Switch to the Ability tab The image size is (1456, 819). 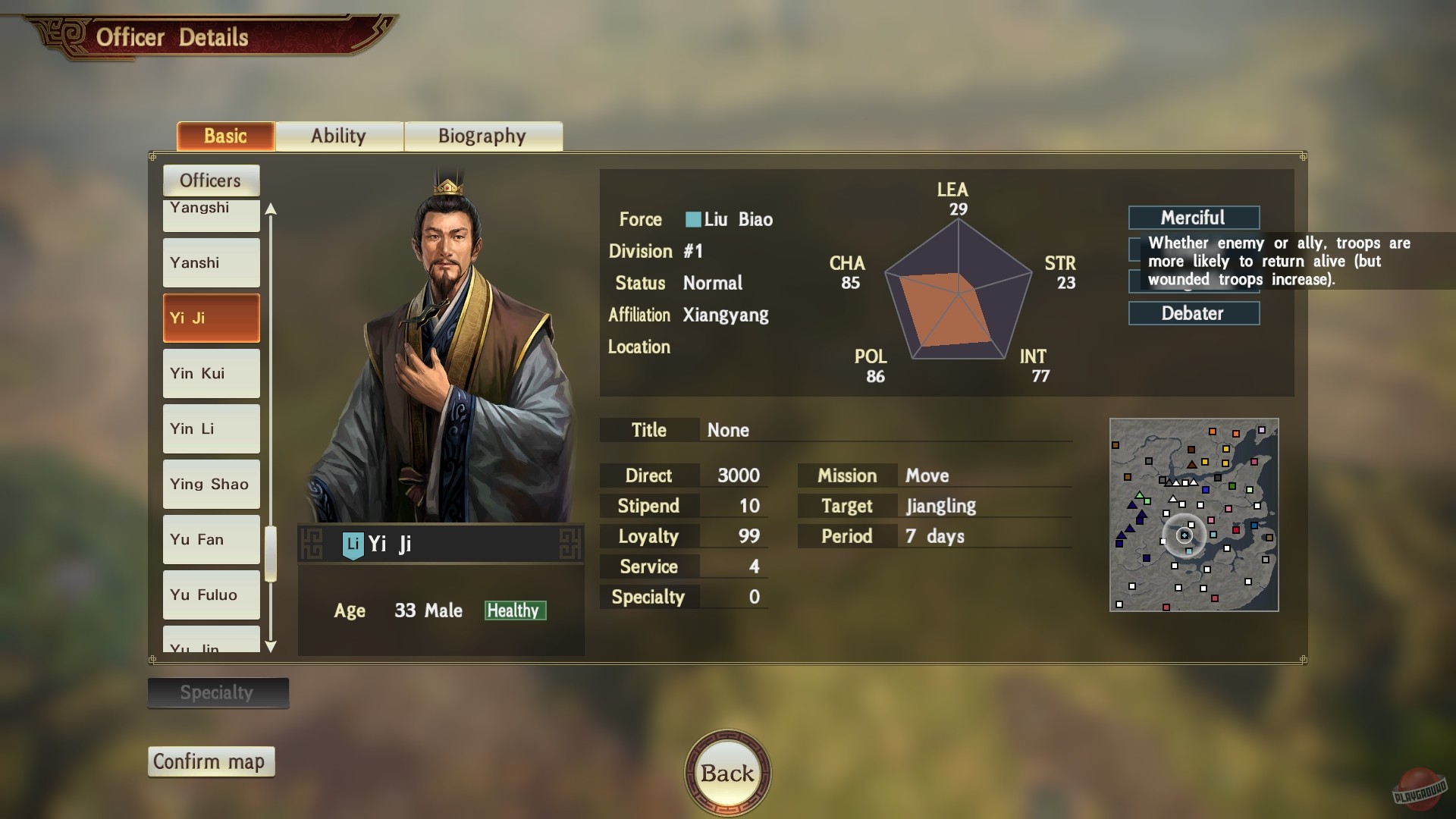[x=339, y=136]
